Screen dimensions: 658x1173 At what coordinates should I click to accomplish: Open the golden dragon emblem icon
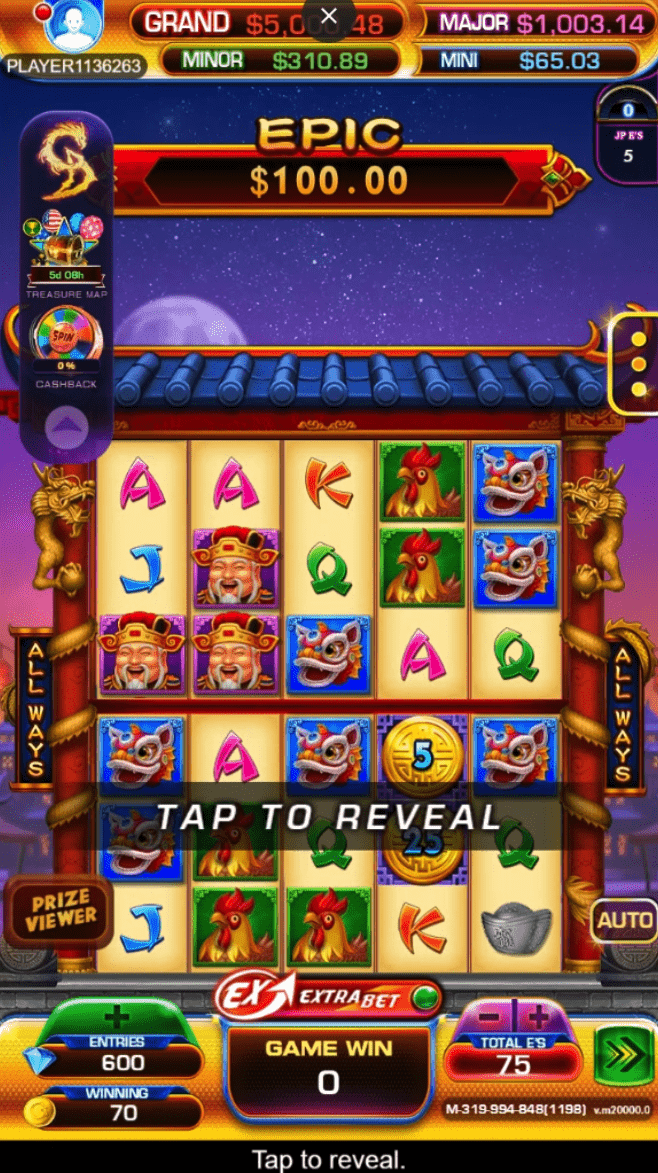click(x=67, y=160)
